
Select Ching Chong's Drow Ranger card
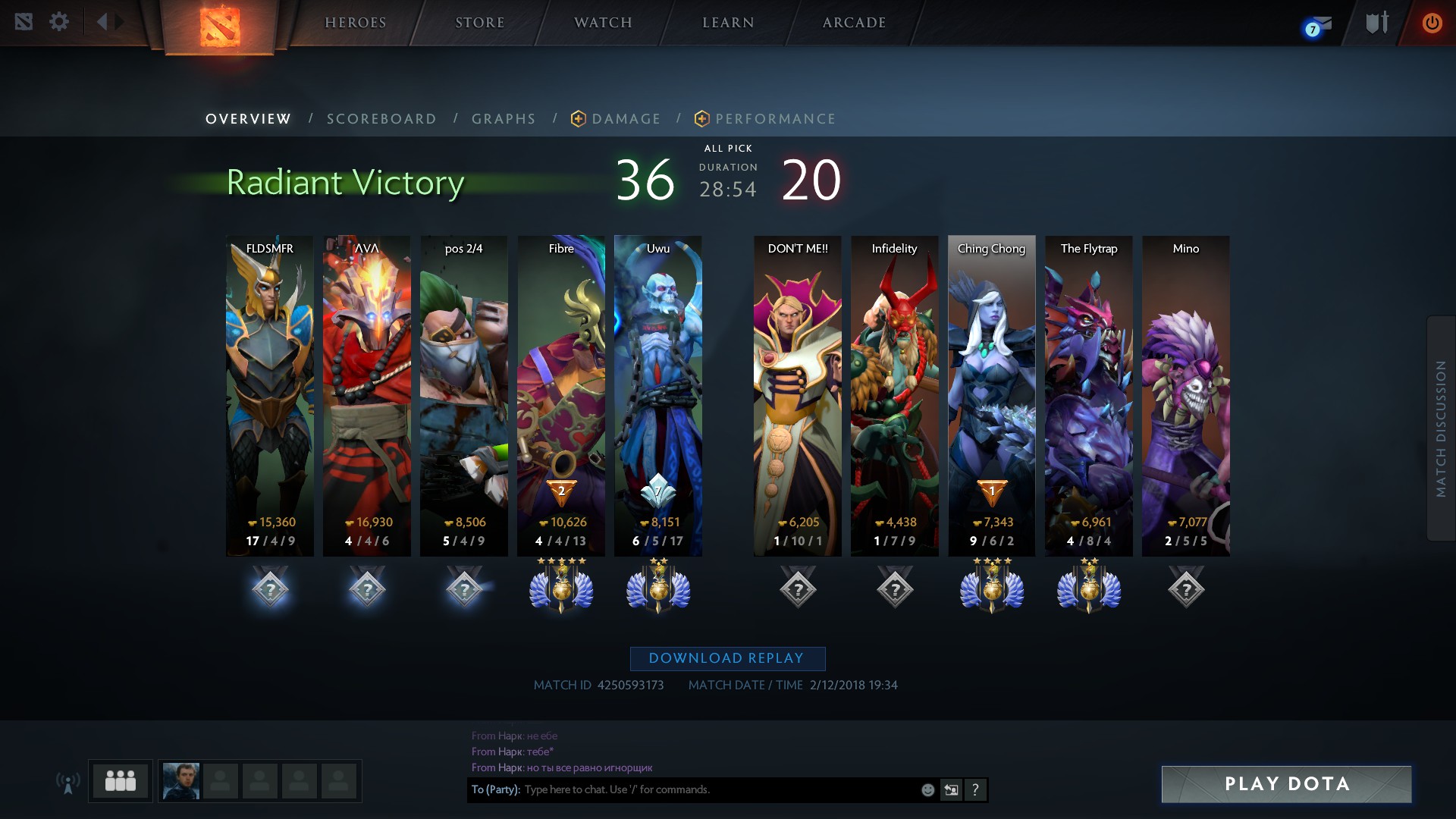(991, 394)
